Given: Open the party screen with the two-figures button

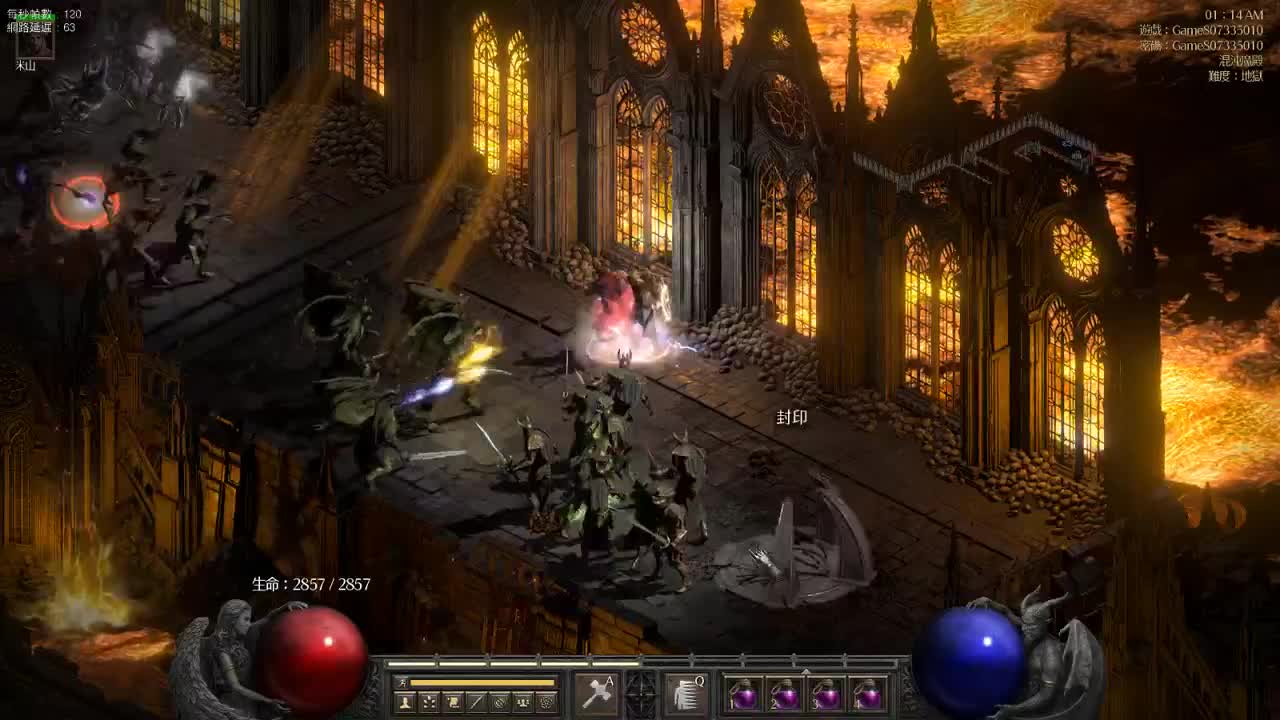Looking at the screenshot, I should pos(522,702).
